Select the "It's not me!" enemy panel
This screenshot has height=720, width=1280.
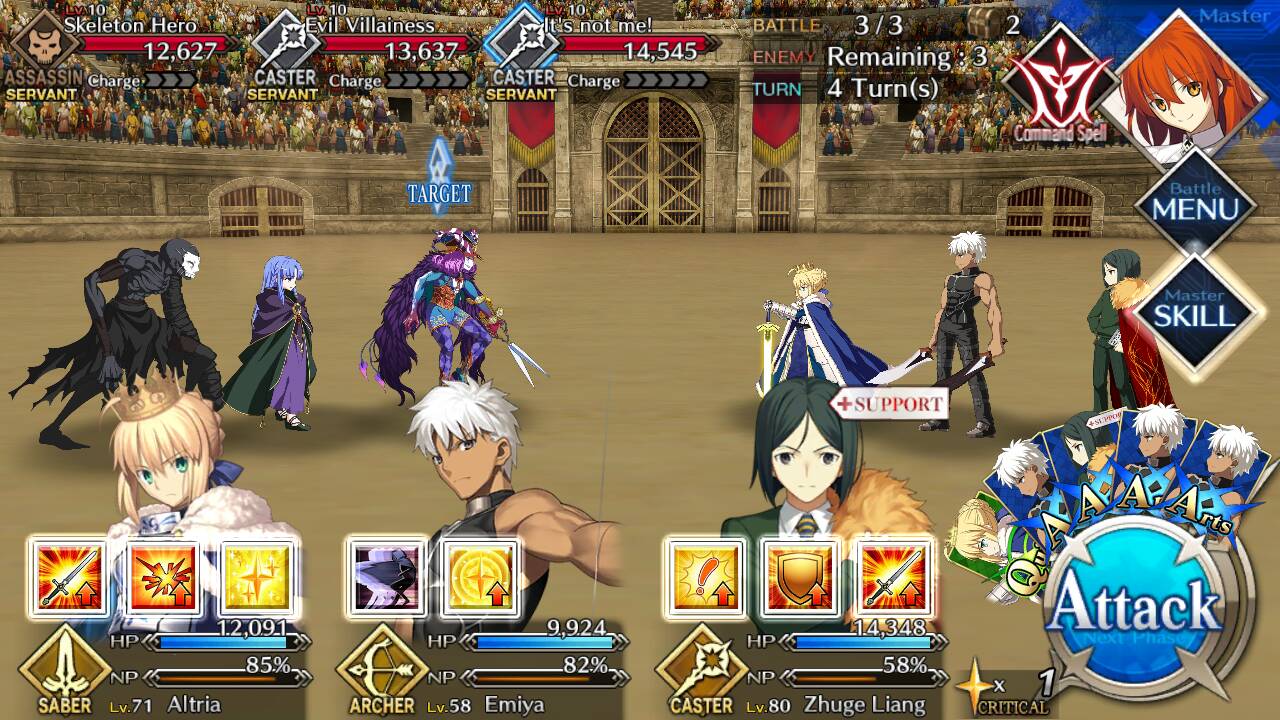click(600, 50)
